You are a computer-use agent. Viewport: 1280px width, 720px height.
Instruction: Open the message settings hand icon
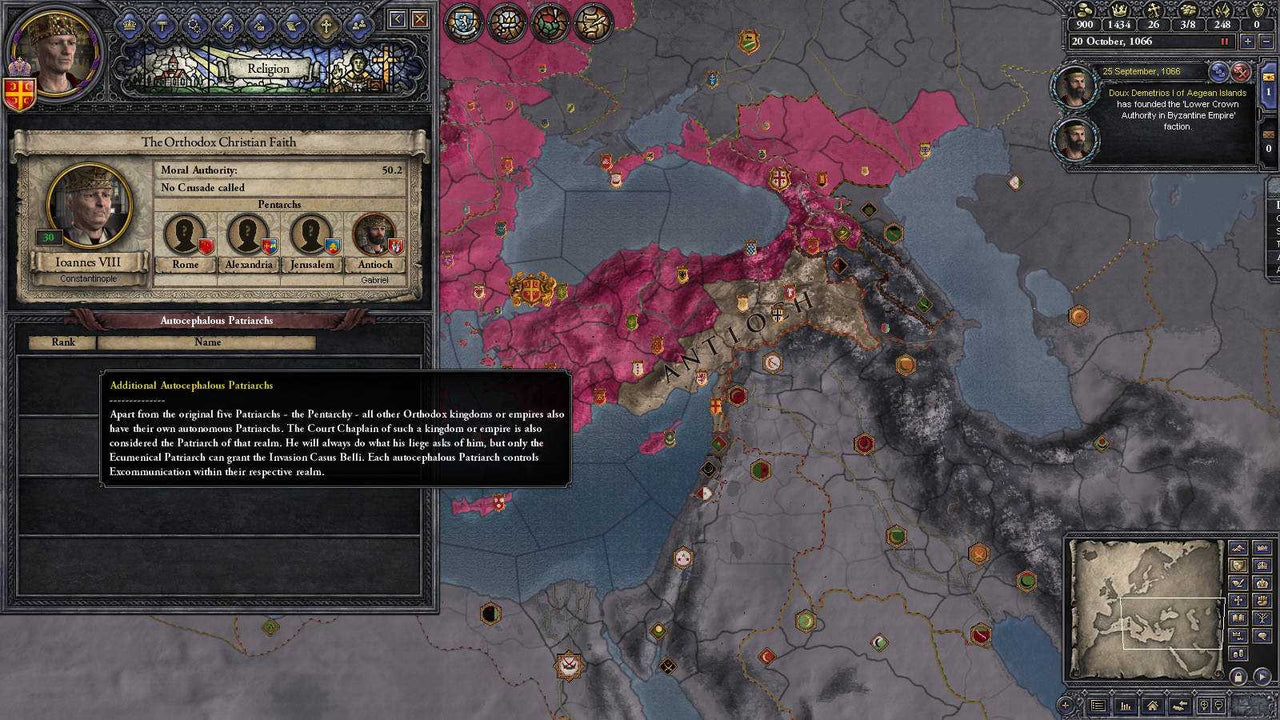click(x=1179, y=706)
